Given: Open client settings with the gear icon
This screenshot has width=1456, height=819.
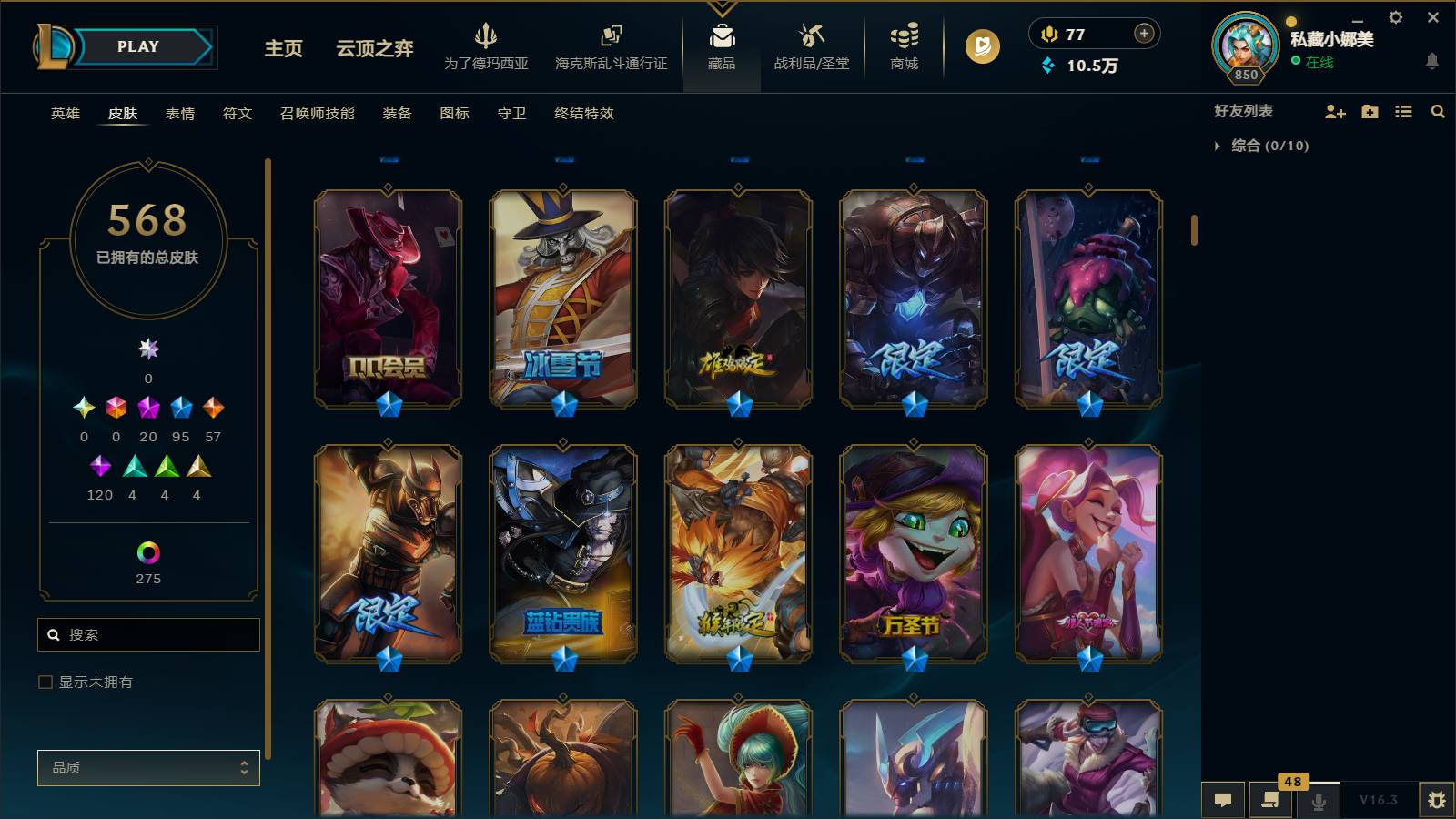Looking at the screenshot, I should point(1395,18).
